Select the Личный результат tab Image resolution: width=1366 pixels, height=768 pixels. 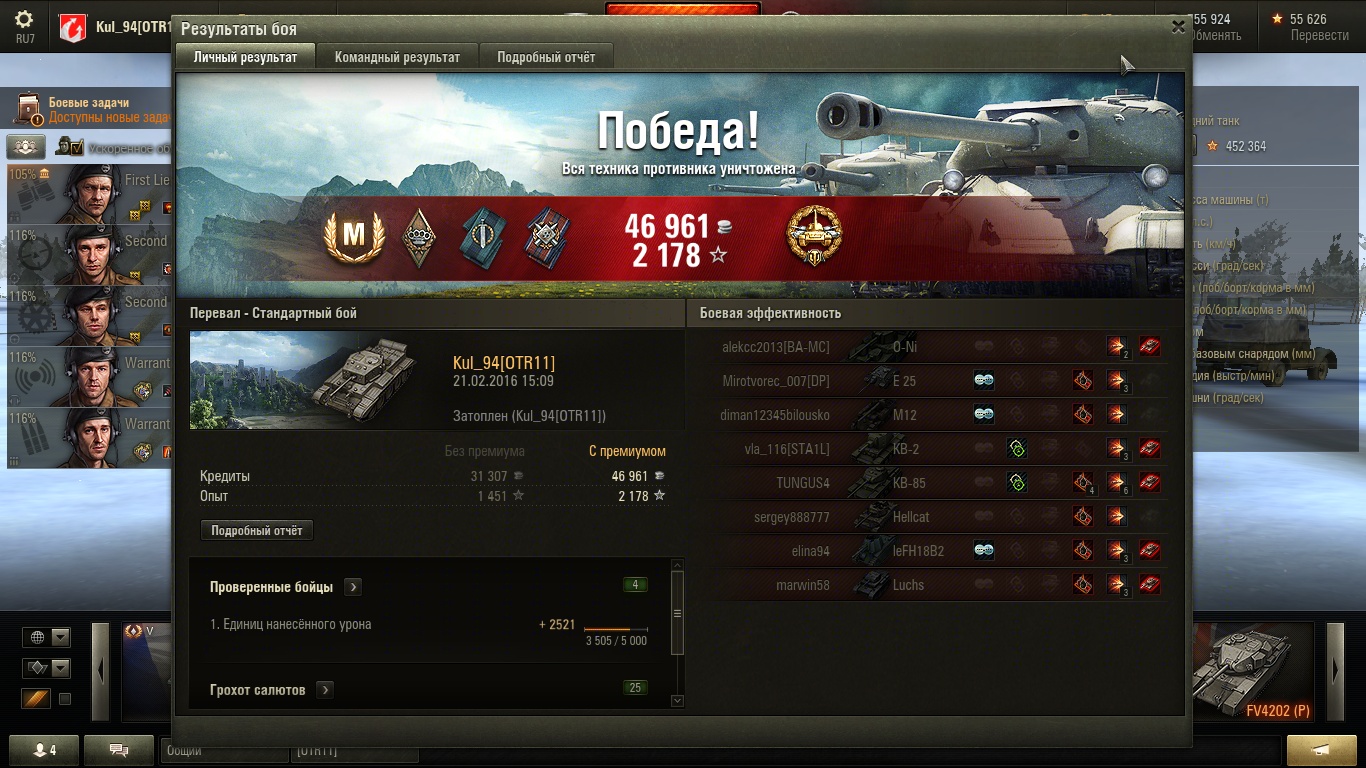click(245, 57)
